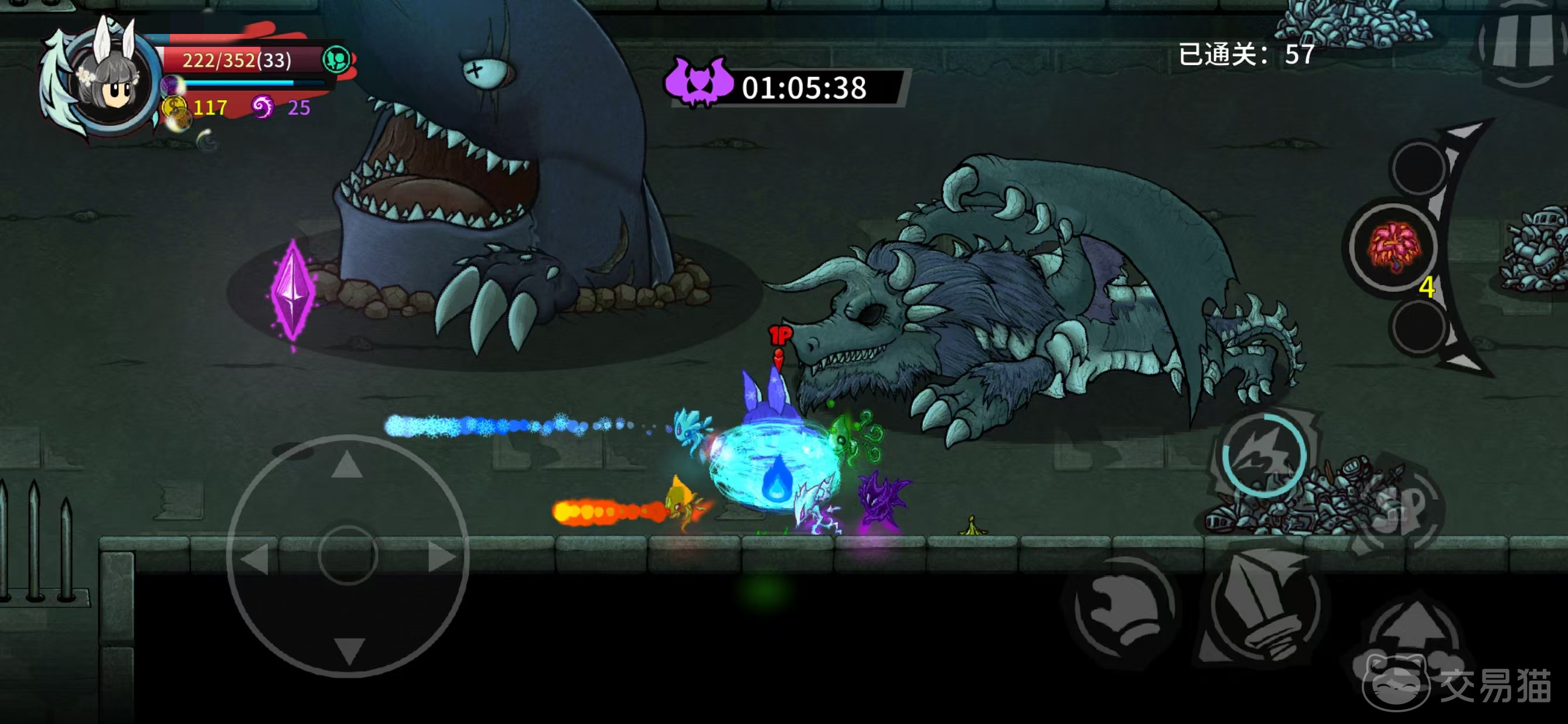Use the red flower item slot
This screenshot has width=1568, height=724.
[x=1393, y=247]
